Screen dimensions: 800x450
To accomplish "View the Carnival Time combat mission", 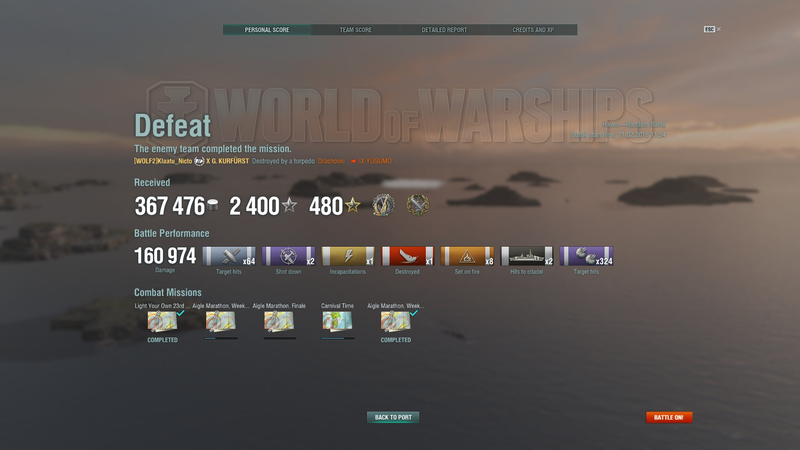I will (x=337, y=321).
